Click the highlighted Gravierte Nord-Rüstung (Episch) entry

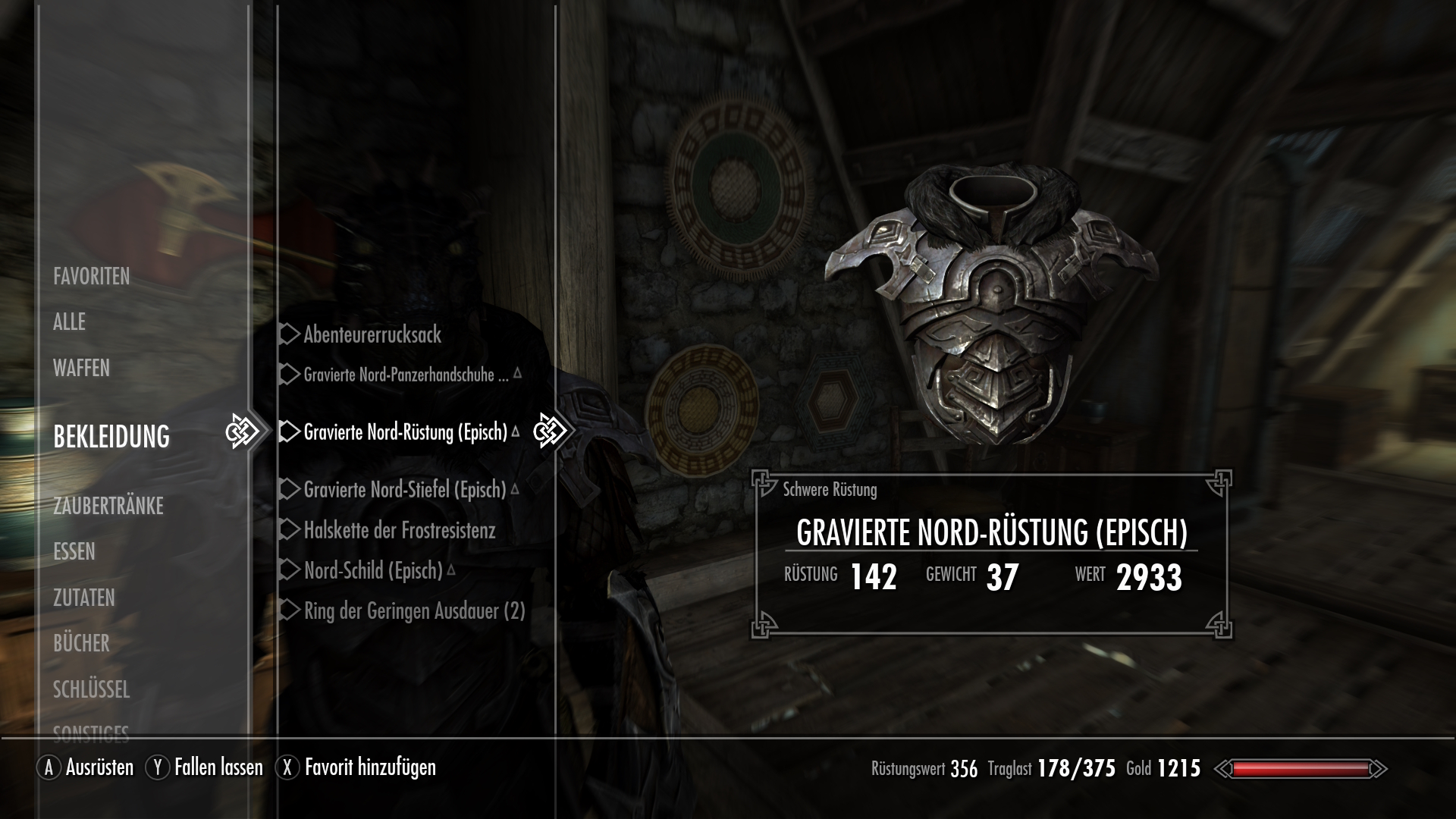405,432
